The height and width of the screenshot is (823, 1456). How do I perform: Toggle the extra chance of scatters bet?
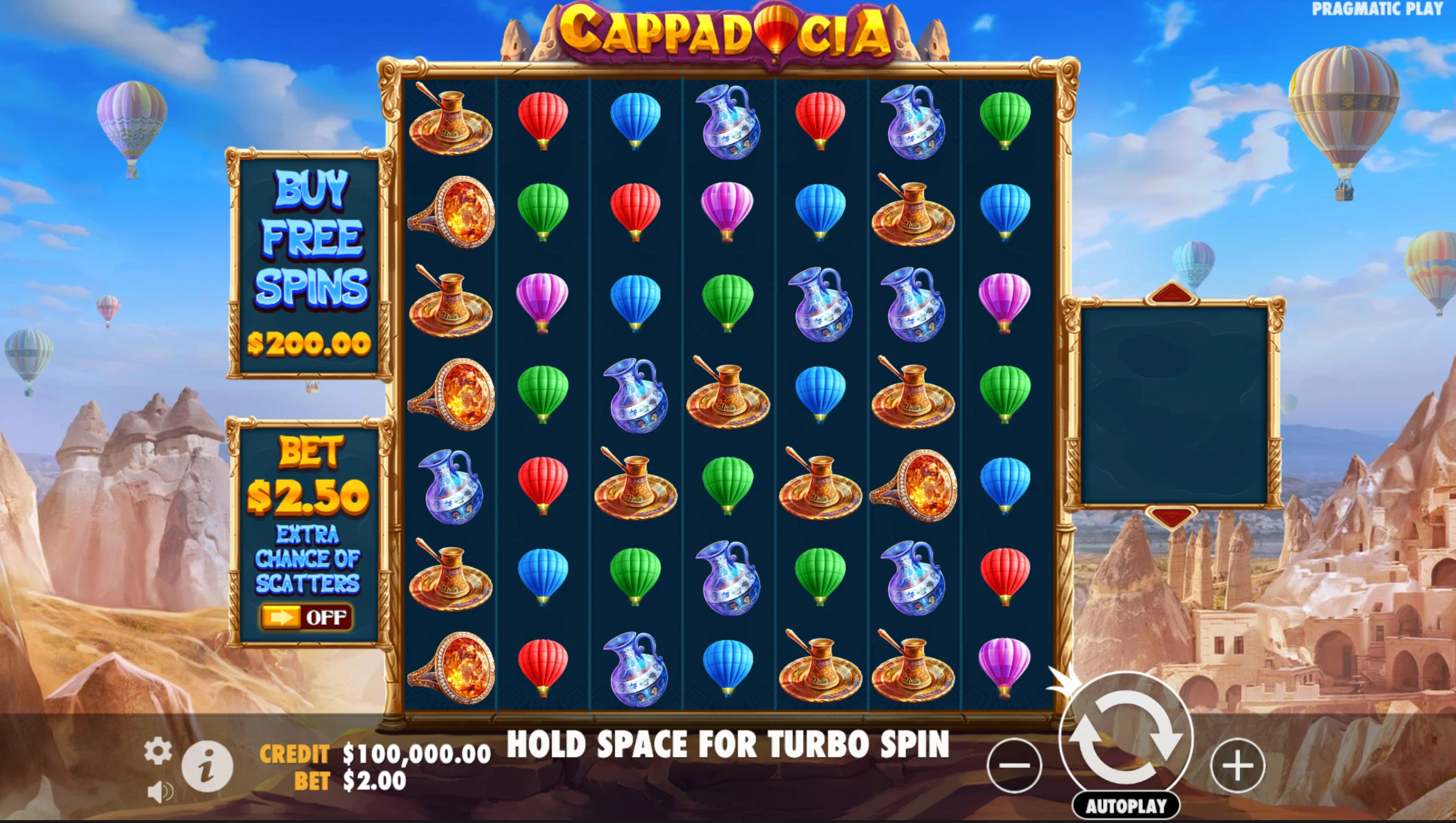click(x=306, y=617)
